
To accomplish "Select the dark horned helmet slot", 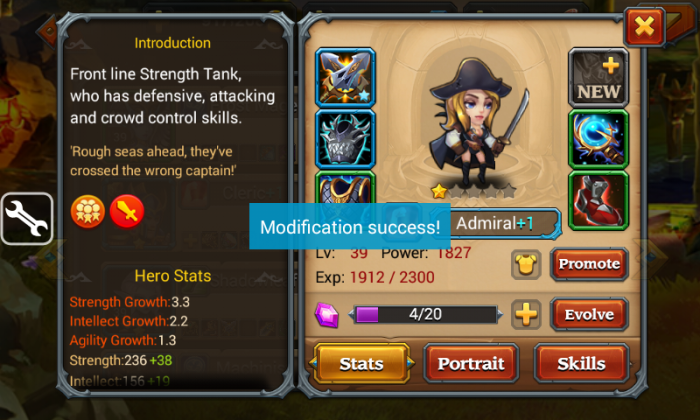I will pos(345,138).
